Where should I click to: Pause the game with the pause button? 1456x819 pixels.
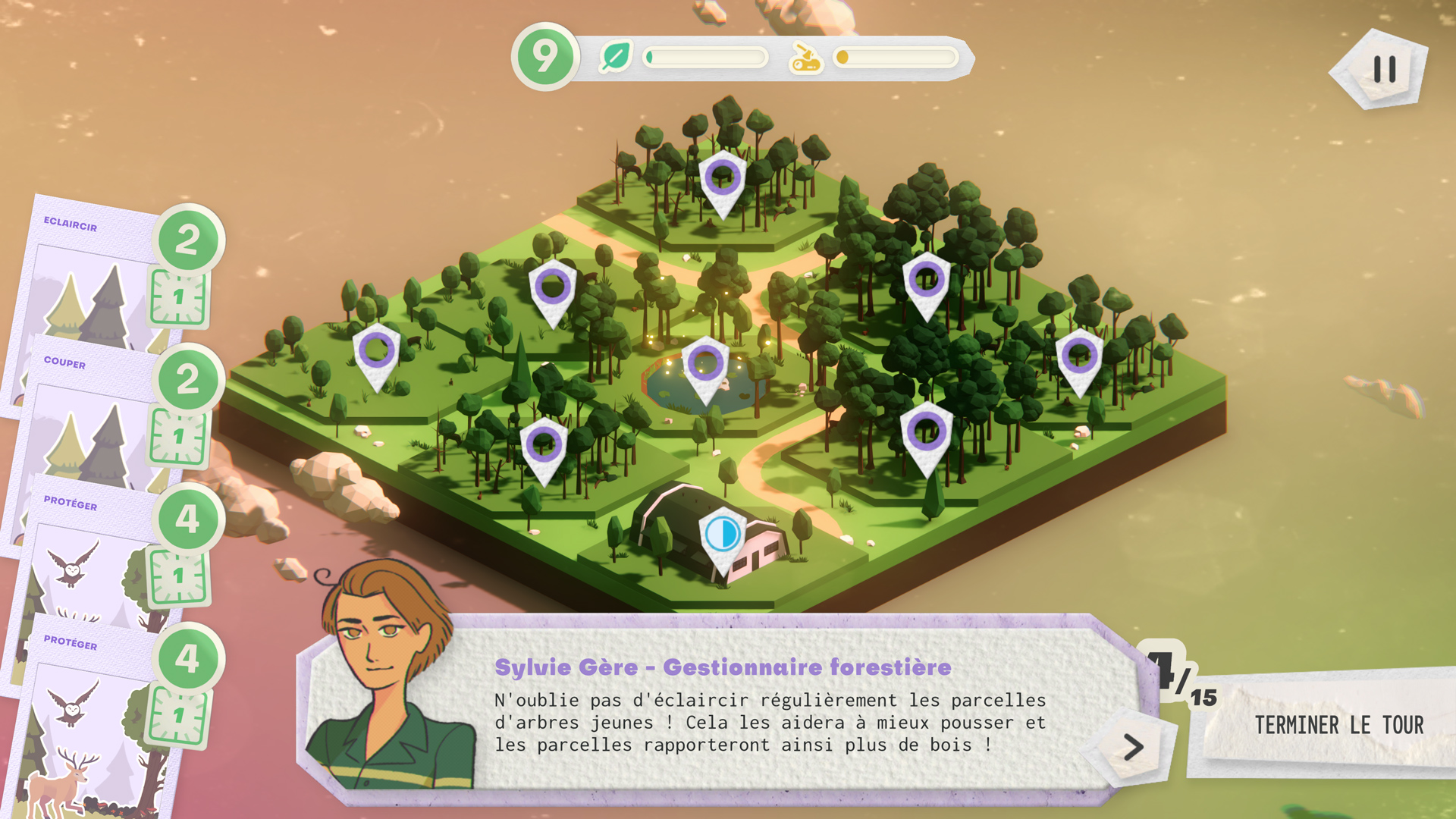click(1384, 70)
